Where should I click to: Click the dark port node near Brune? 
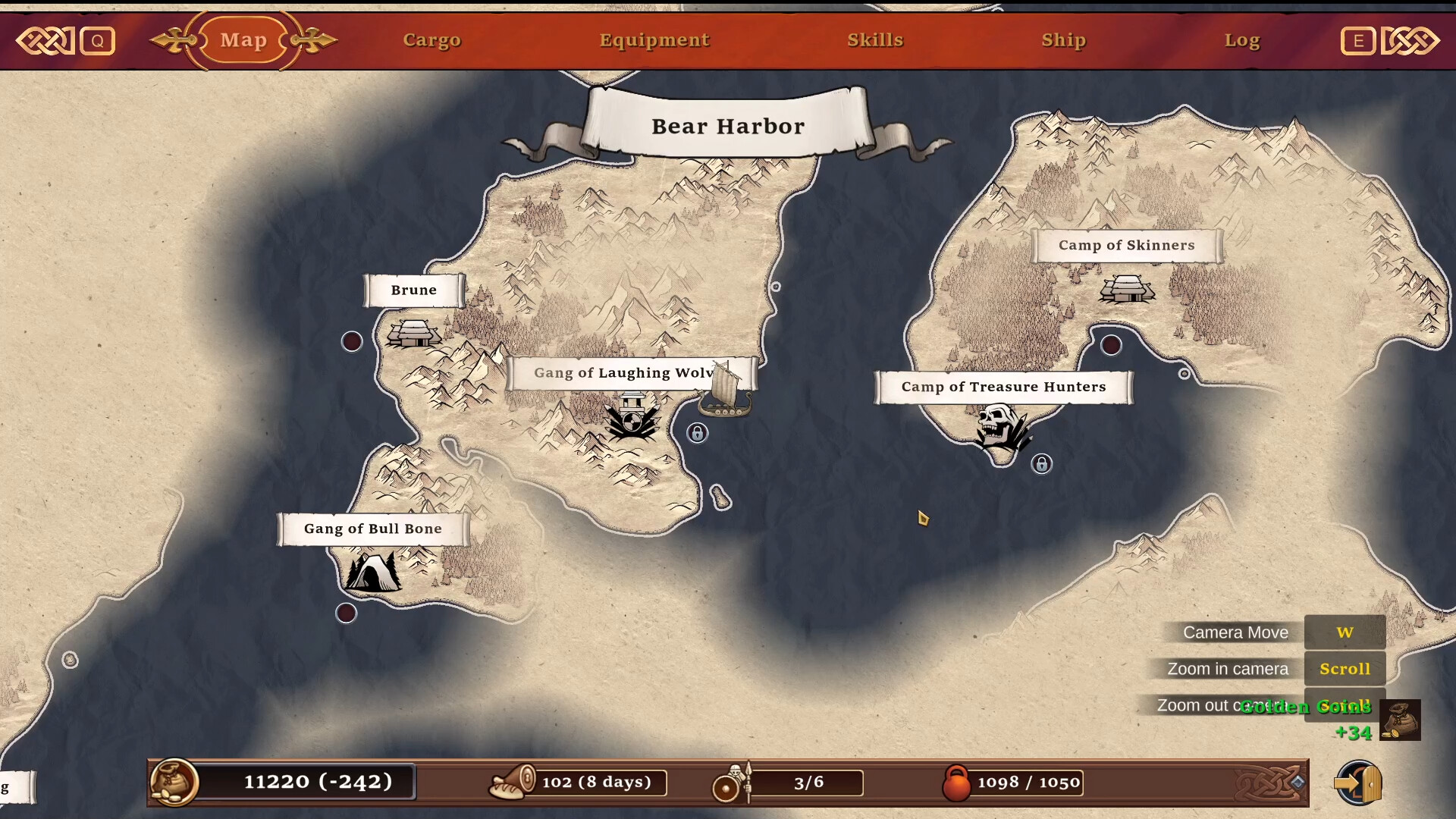click(x=352, y=341)
